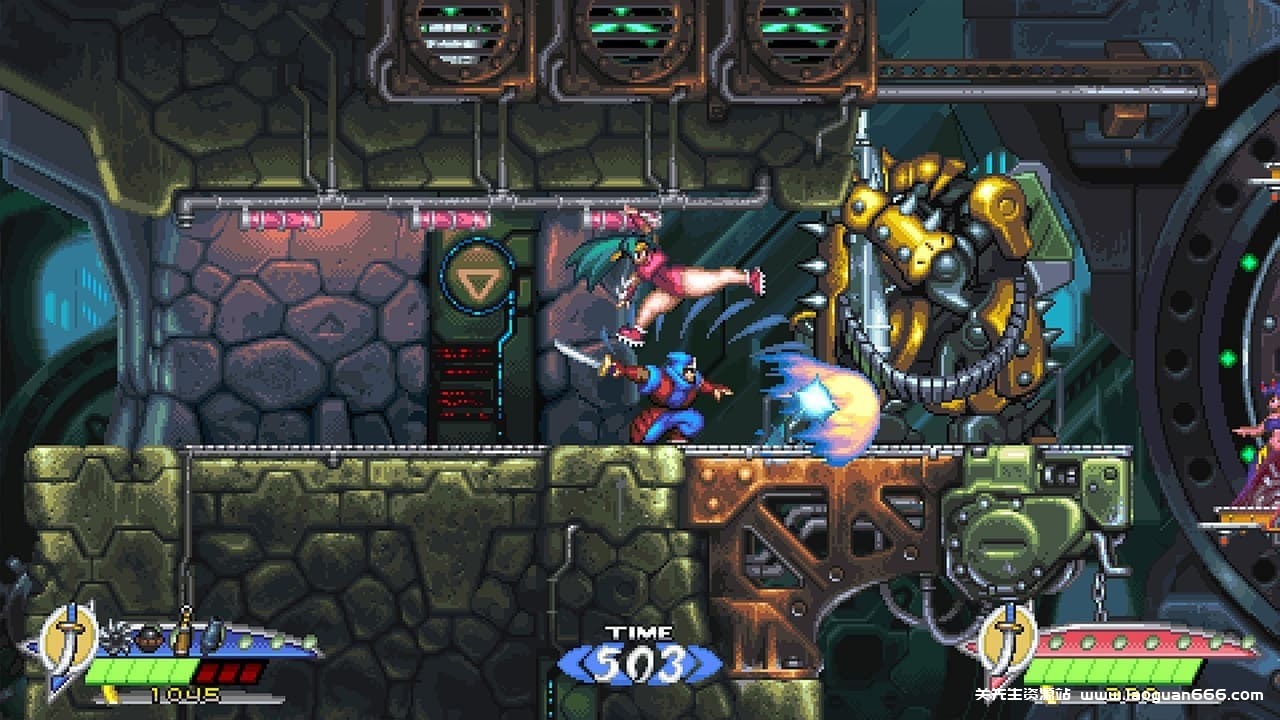Click the score 1045 under the health bar
This screenshot has width=1280, height=720.
click(x=185, y=694)
